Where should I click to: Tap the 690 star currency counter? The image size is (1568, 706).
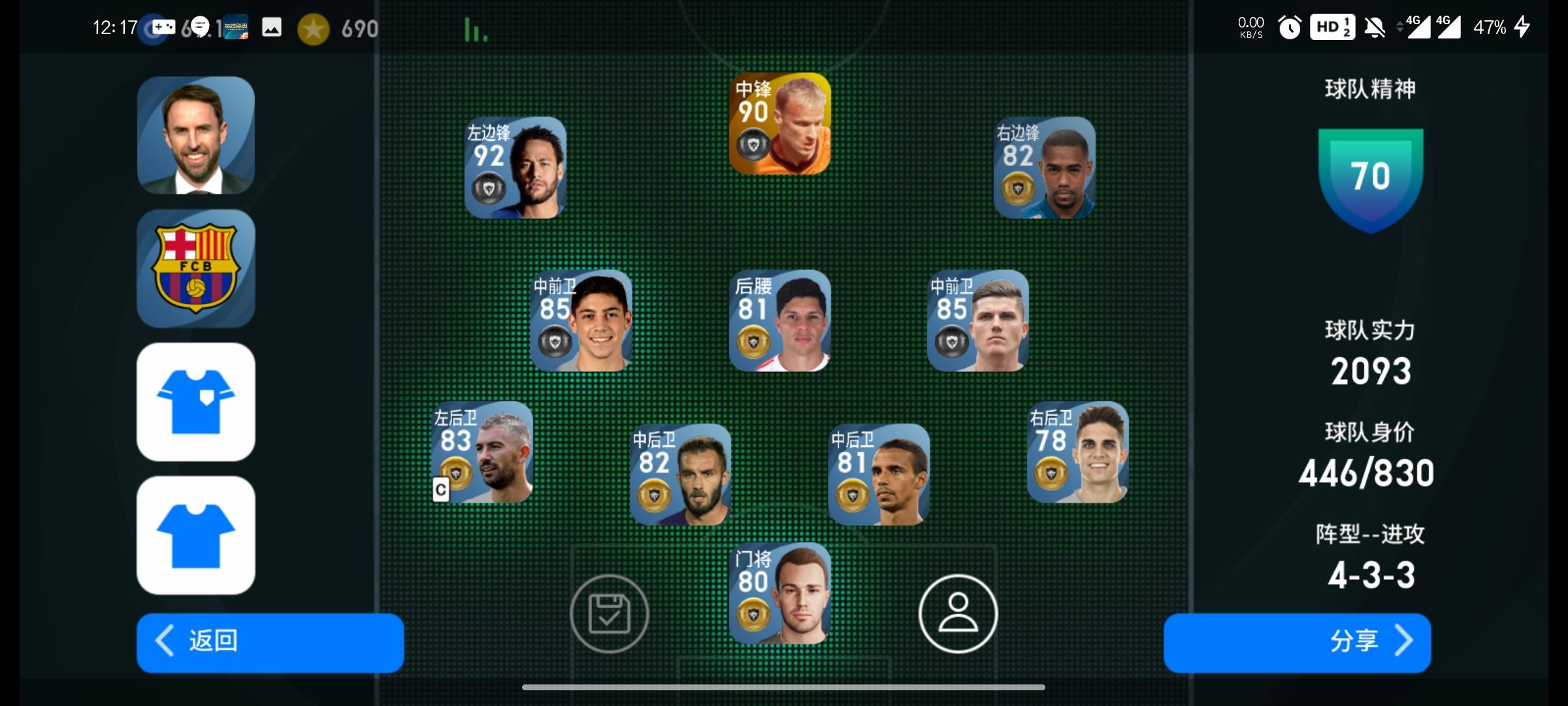(359, 29)
